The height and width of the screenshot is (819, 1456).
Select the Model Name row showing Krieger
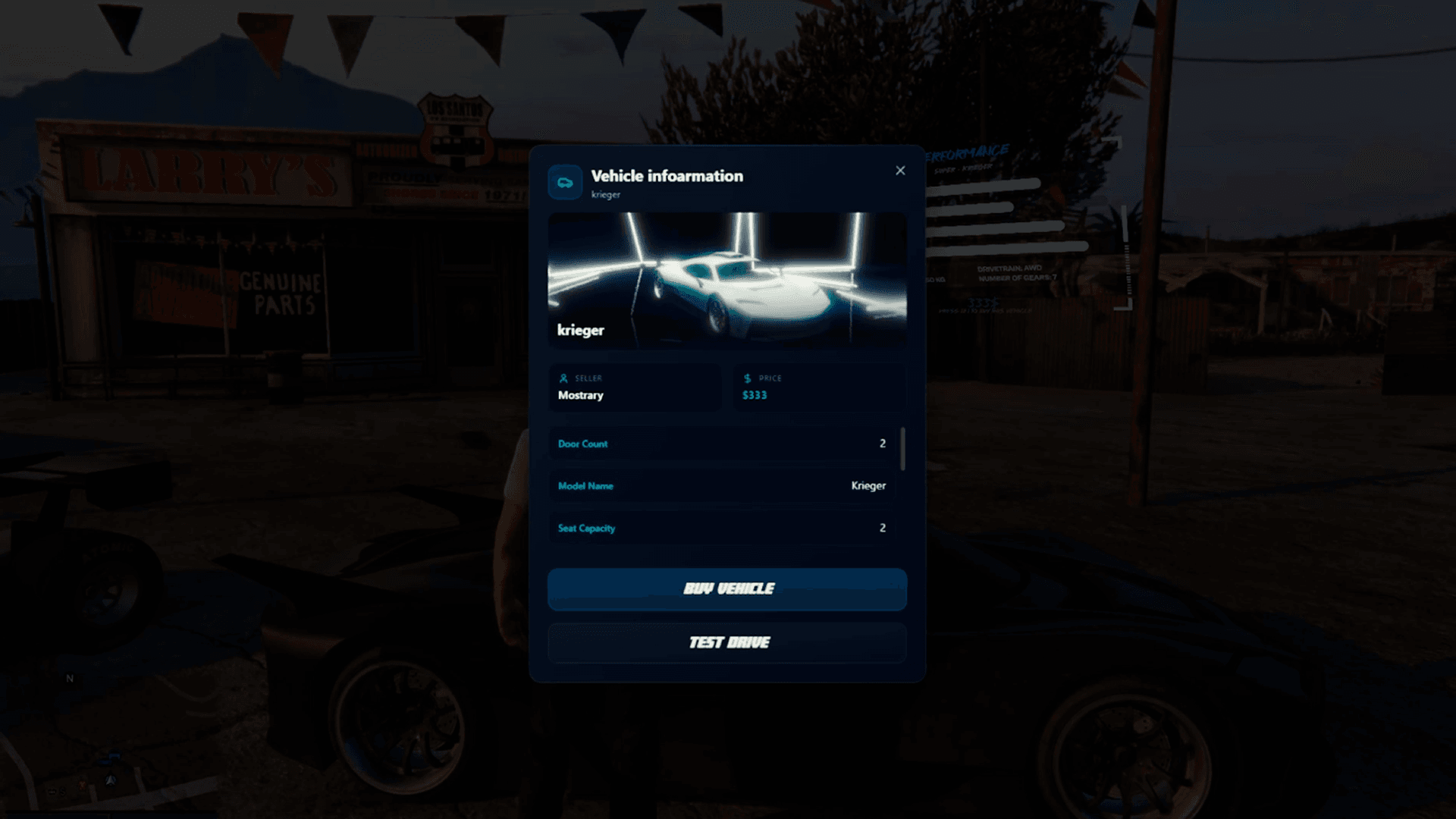(x=720, y=486)
